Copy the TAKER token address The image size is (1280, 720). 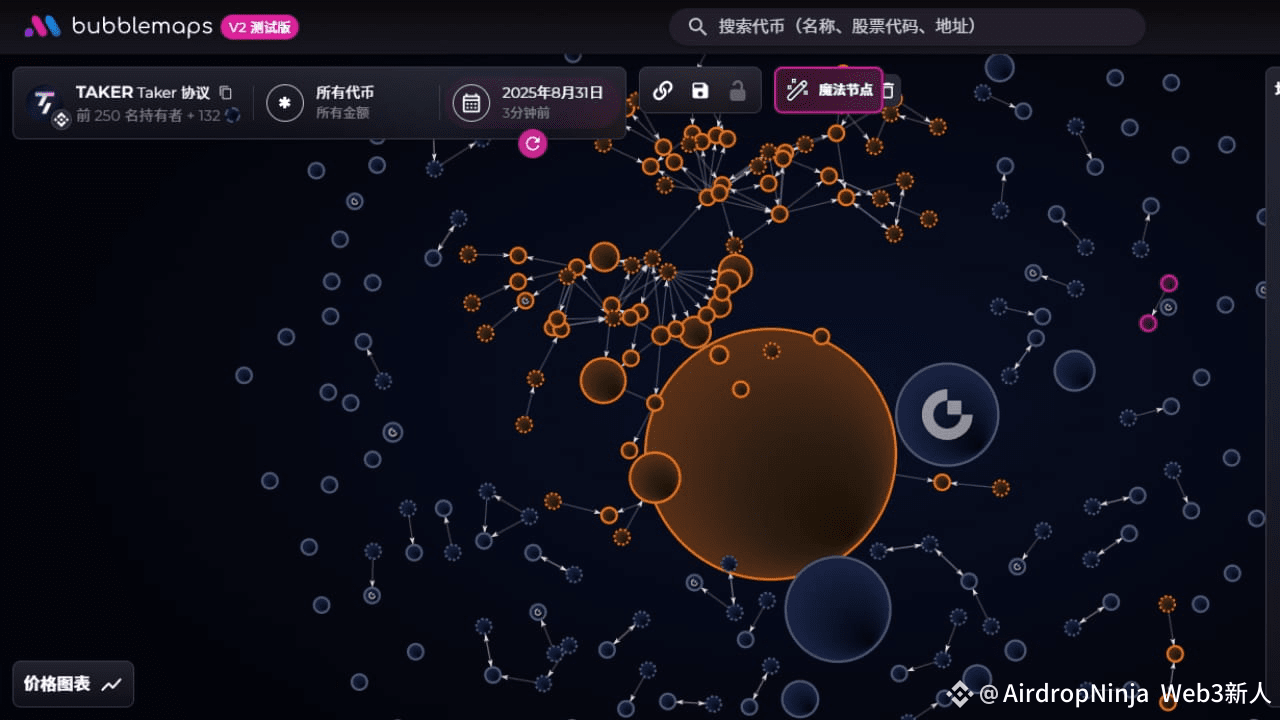pos(226,92)
